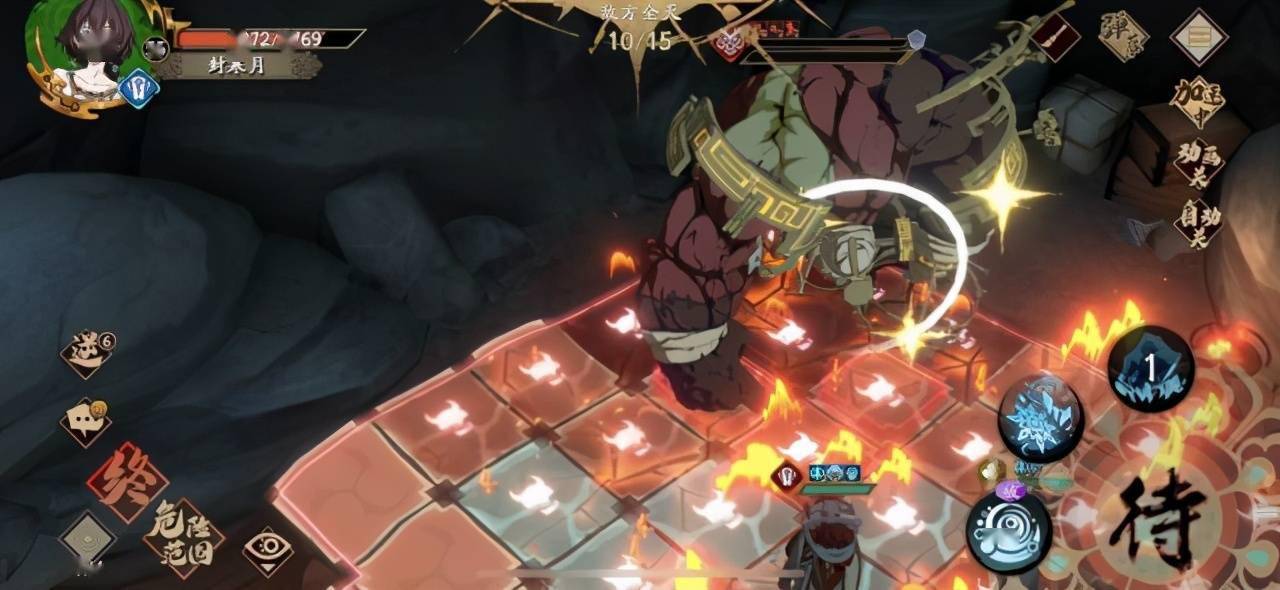Click the grey diamond button below 终

click(x=87, y=540)
